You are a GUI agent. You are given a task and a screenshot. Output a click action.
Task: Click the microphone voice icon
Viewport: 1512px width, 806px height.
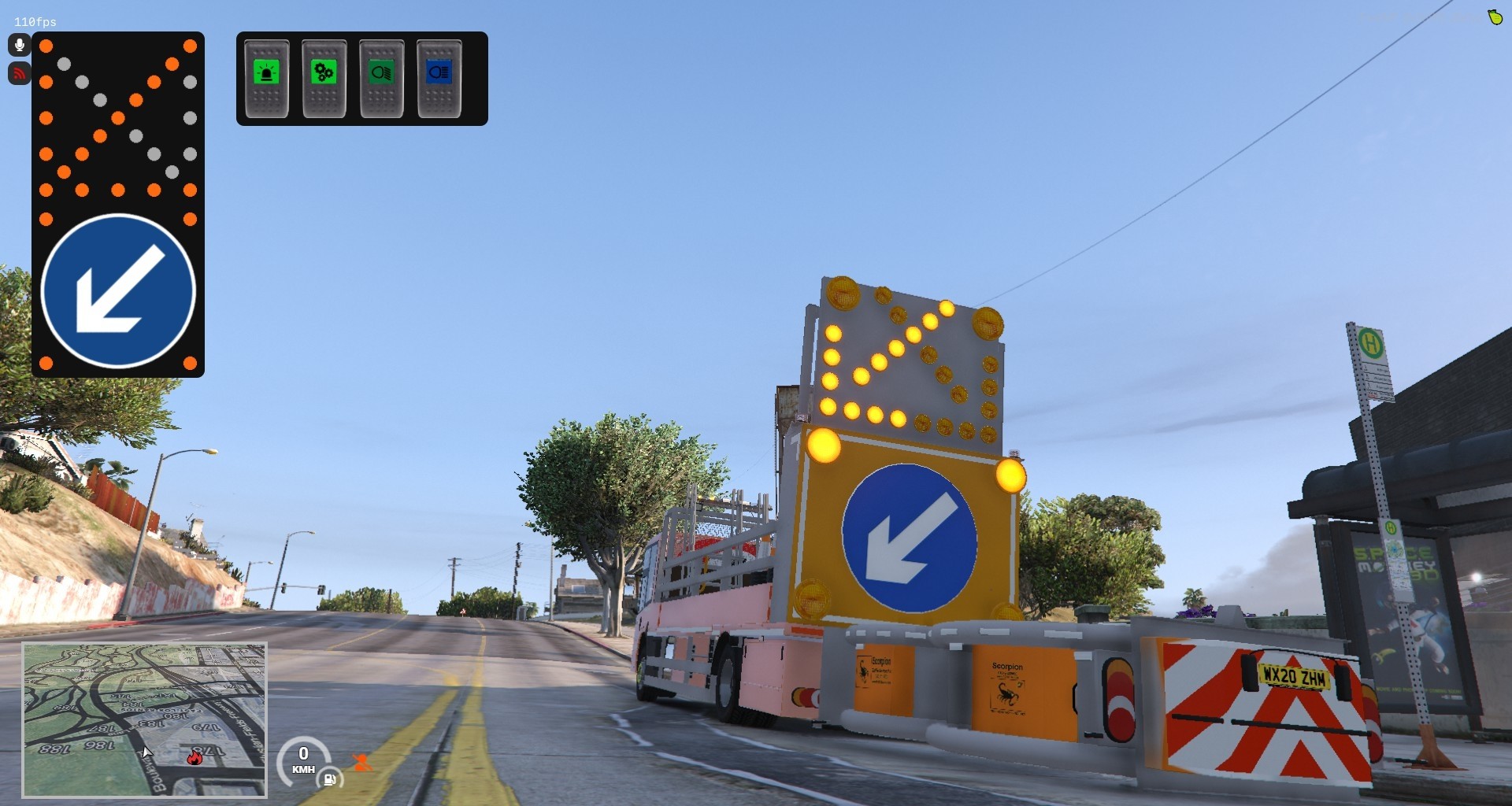20,45
